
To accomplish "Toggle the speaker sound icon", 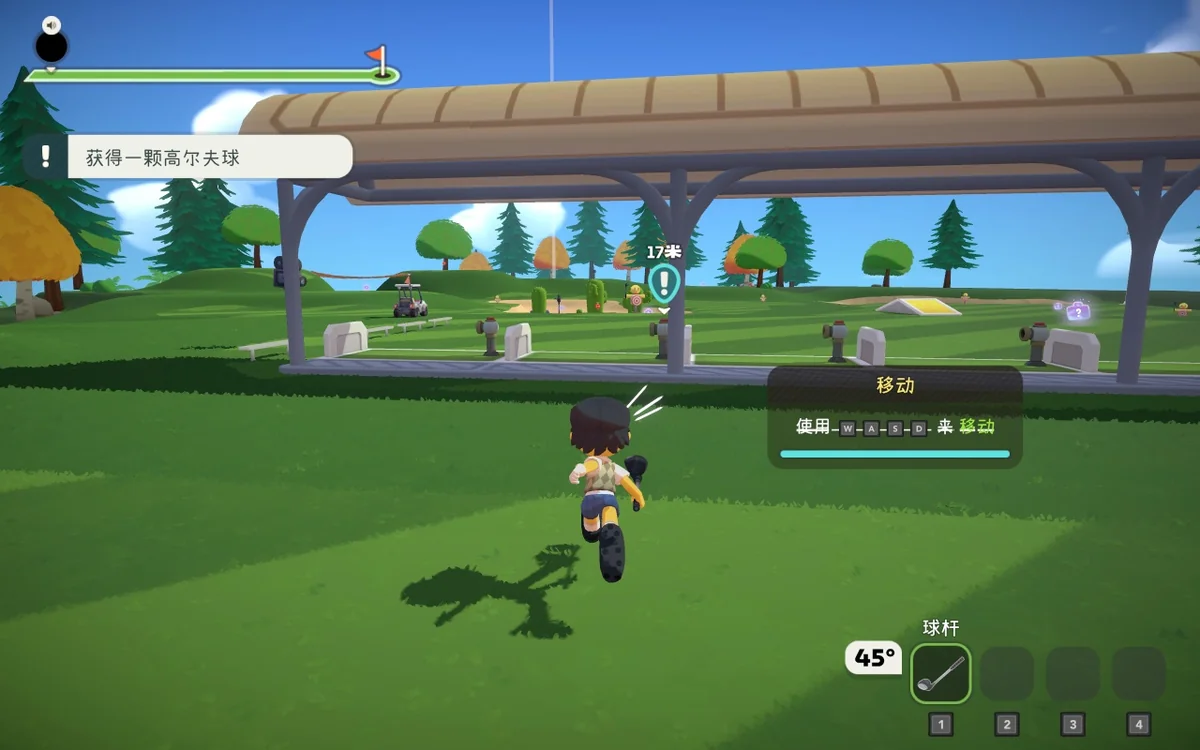I will pos(52,25).
